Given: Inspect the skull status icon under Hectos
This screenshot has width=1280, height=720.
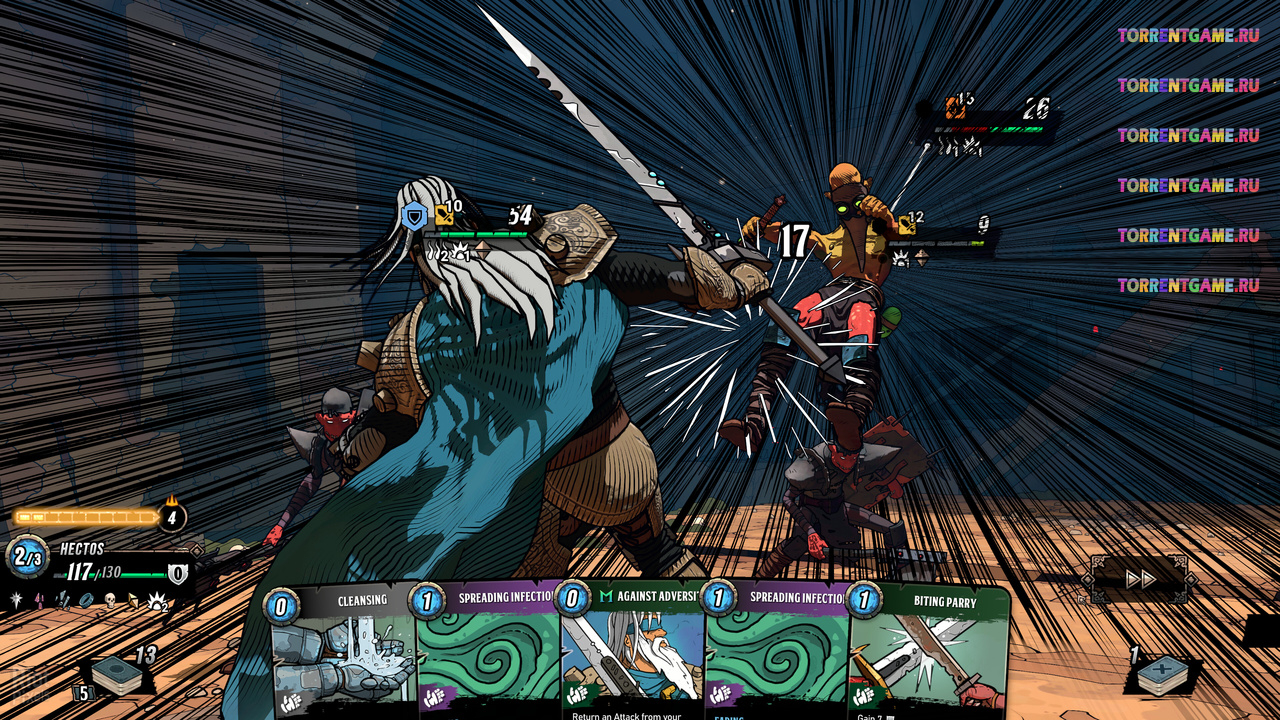Looking at the screenshot, I should [x=110, y=600].
